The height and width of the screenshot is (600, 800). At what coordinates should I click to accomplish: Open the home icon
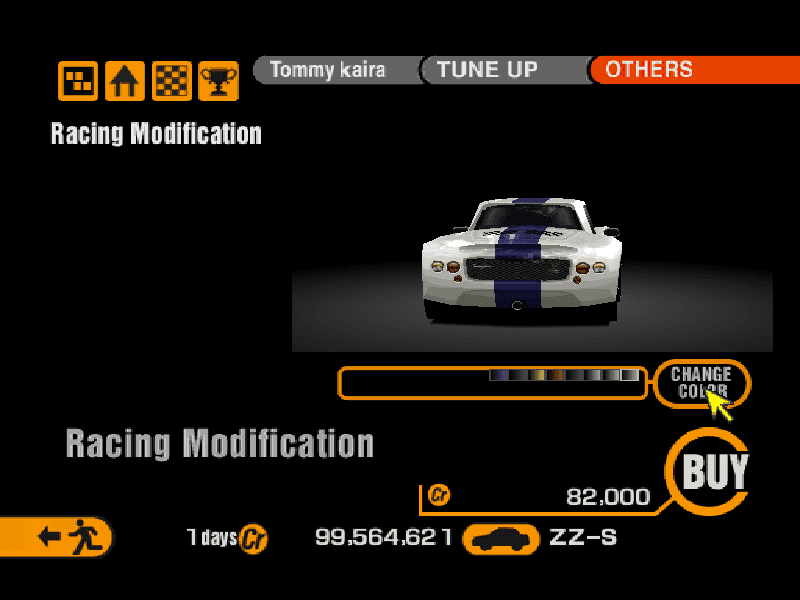pyautogui.click(x=125, y=81)
